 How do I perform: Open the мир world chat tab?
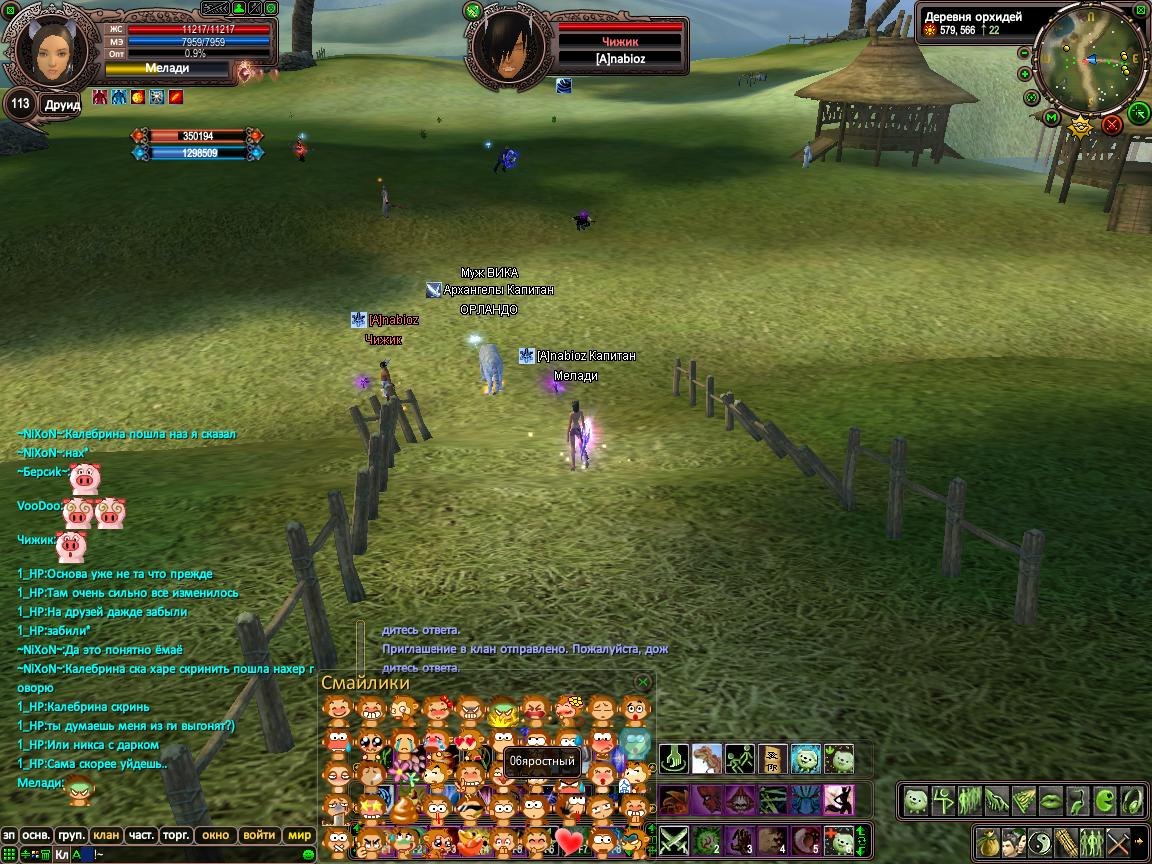coord(299,835)
